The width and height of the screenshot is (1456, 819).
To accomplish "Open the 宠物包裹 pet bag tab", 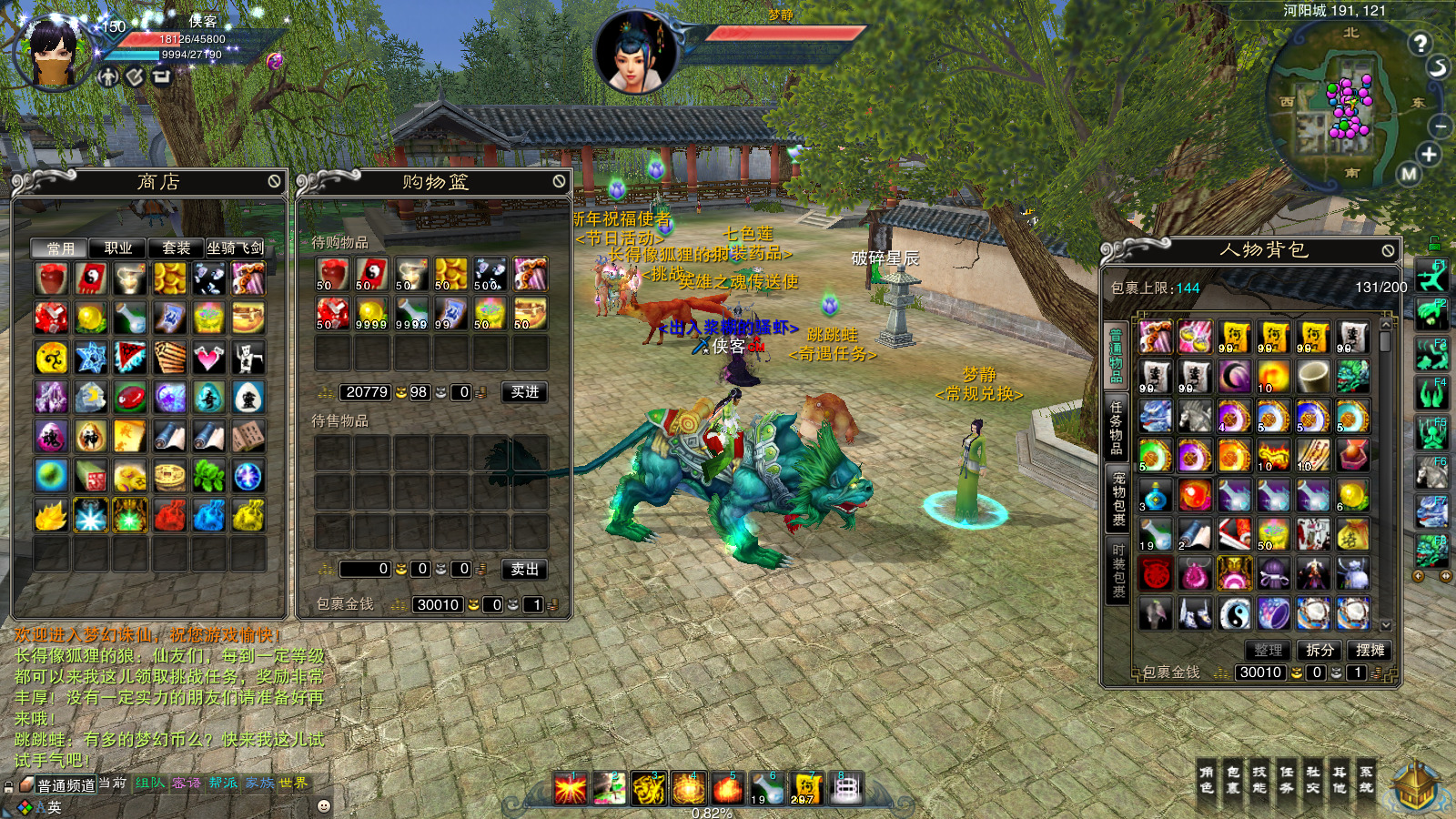I will 1118,498.
